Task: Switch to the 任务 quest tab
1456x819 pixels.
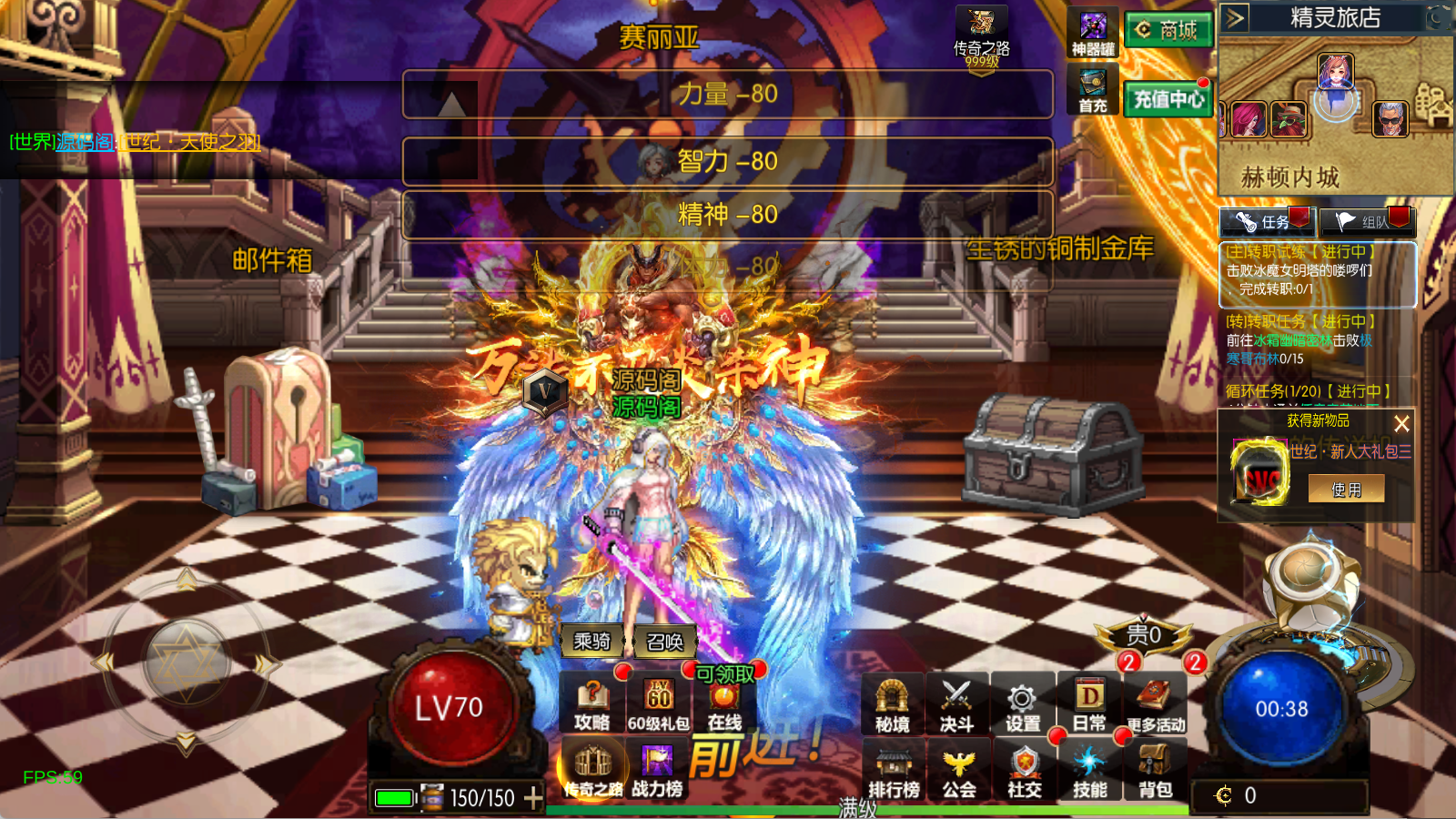Action: 1265,221
